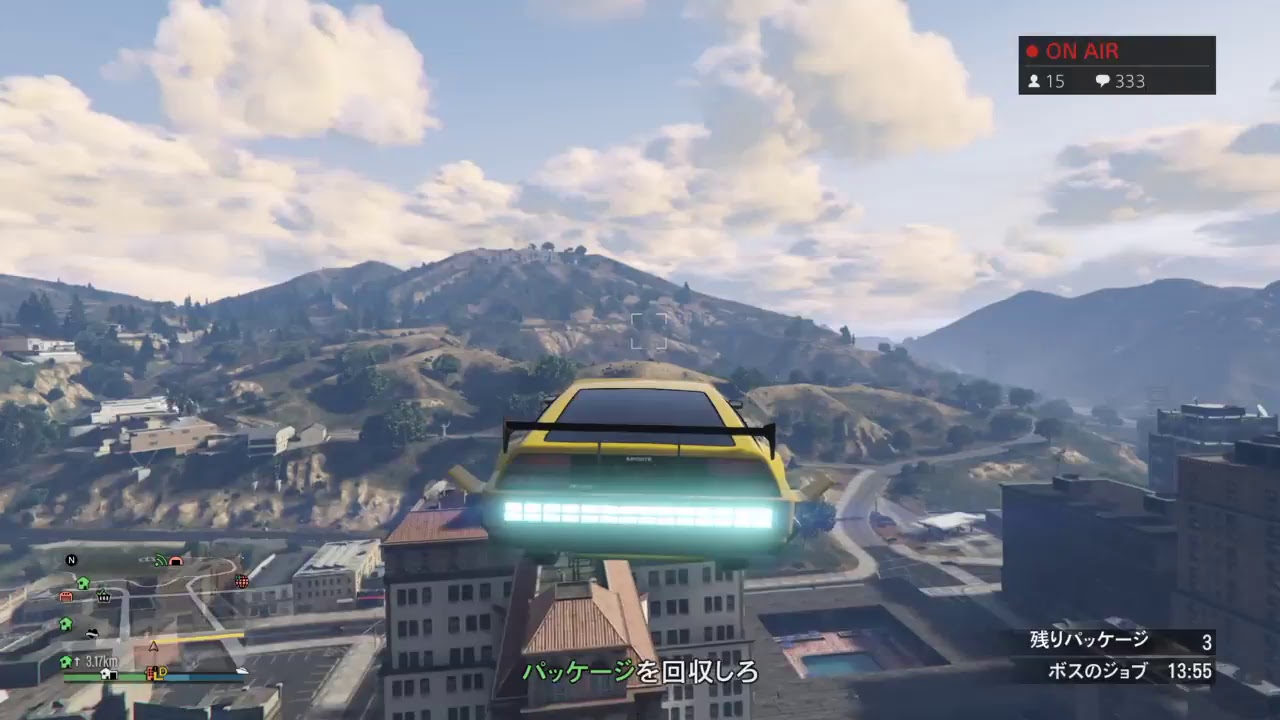Screen dimensions: 1280x720
Task: Click the N compass marker on the minimap
Action: point(71,560)
